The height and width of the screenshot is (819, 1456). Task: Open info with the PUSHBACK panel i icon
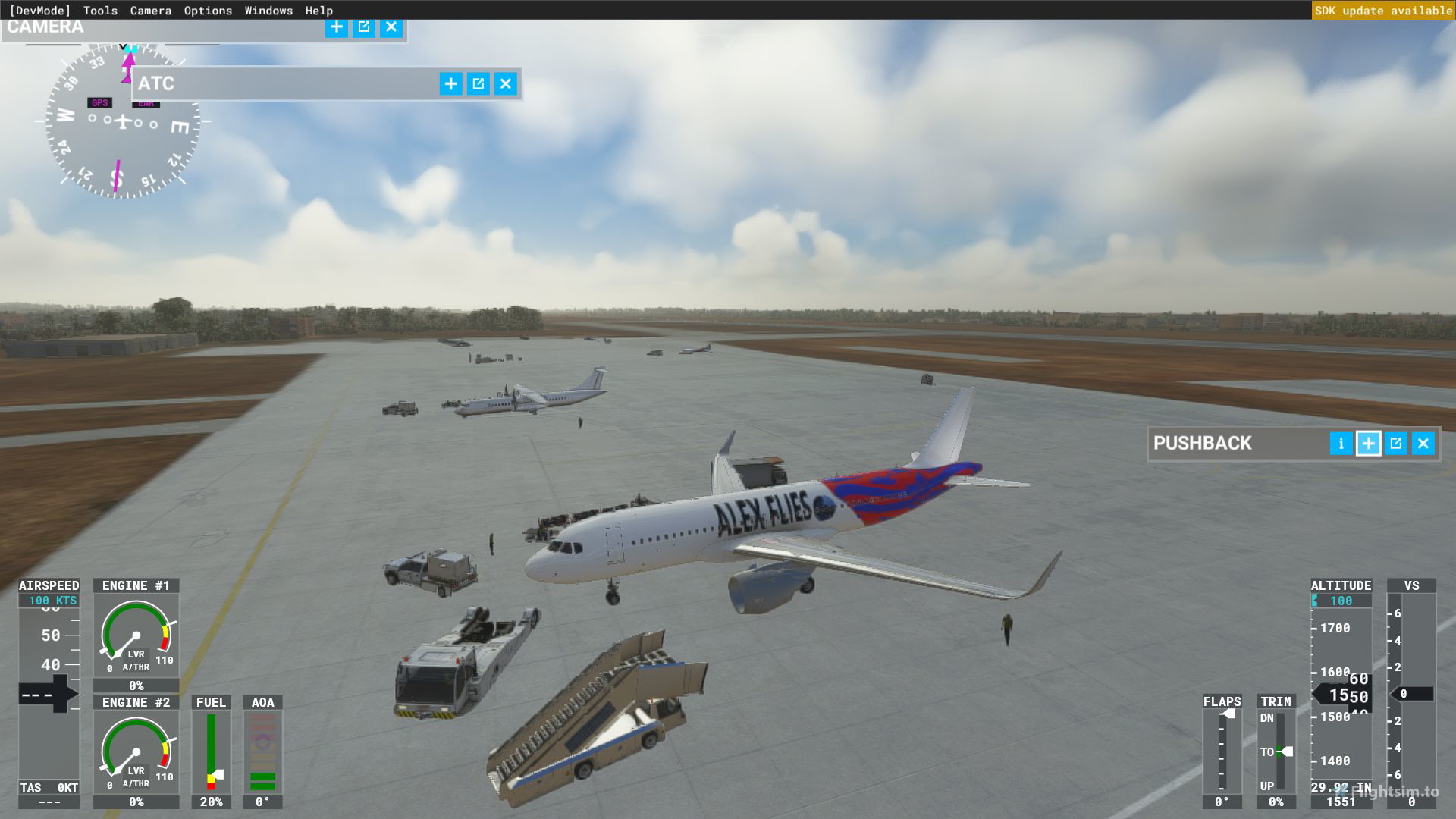1340,444
